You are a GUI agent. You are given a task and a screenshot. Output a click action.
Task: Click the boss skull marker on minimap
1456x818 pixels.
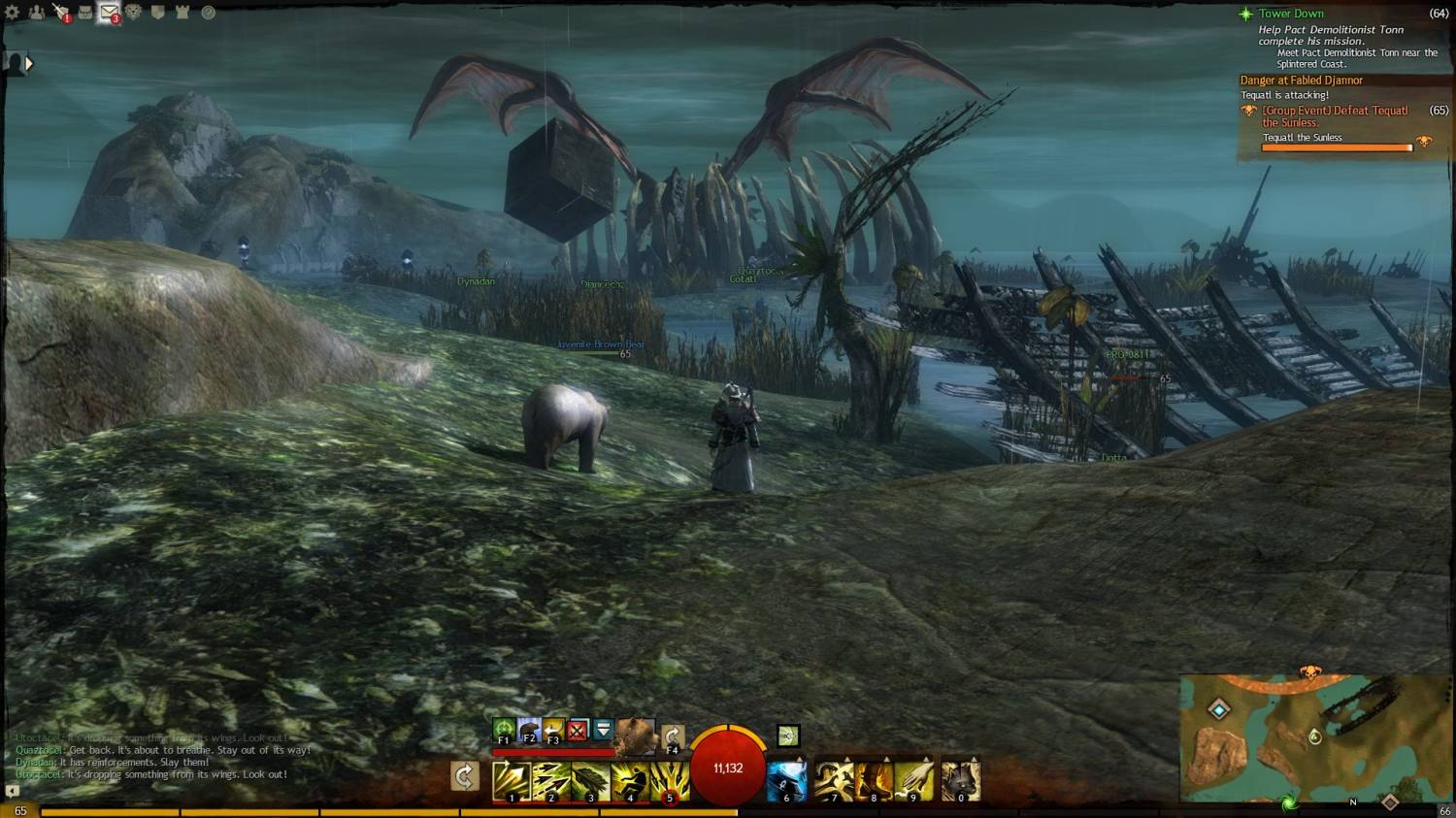1309,671
